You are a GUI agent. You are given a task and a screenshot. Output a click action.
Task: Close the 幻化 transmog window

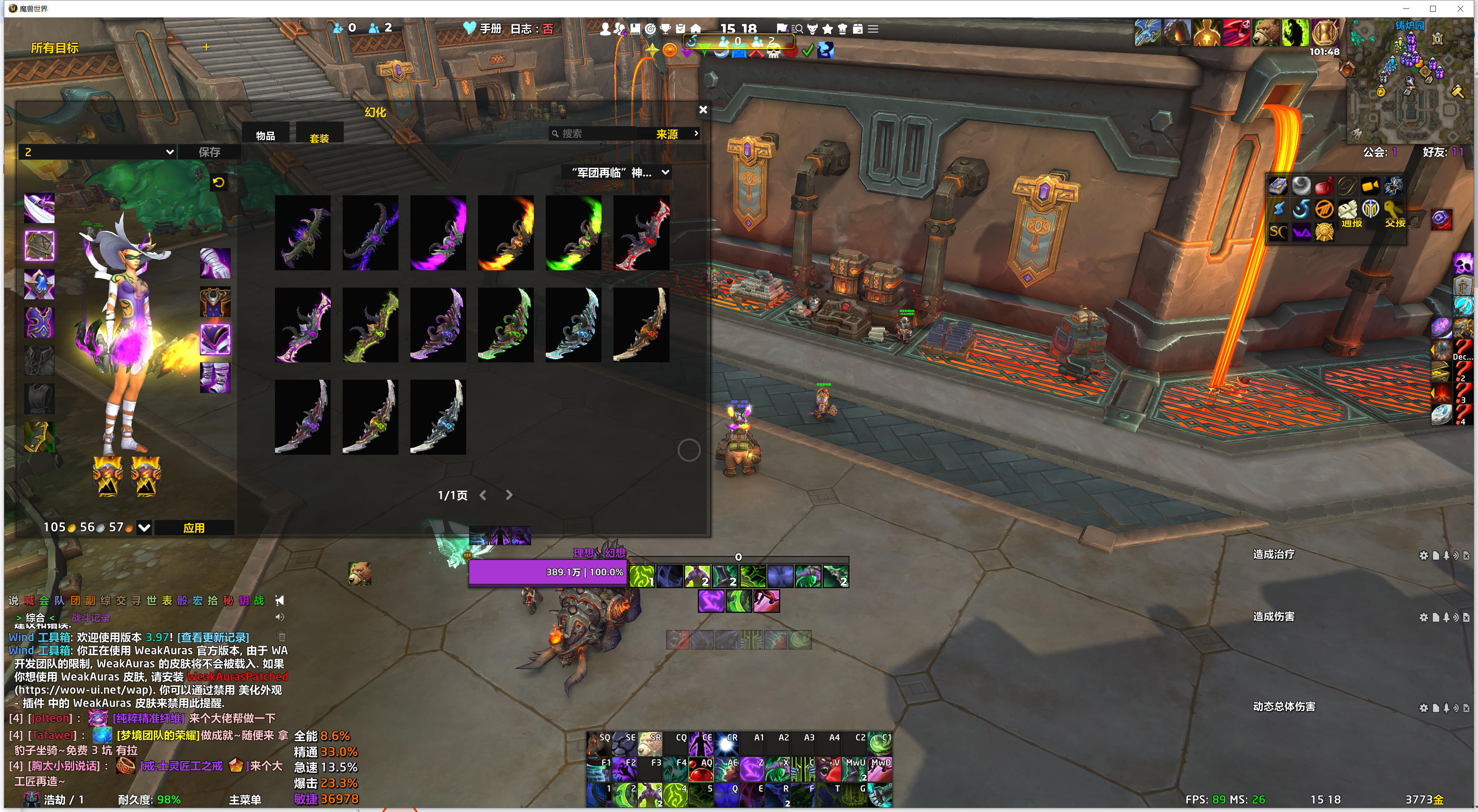coord(703,109)
